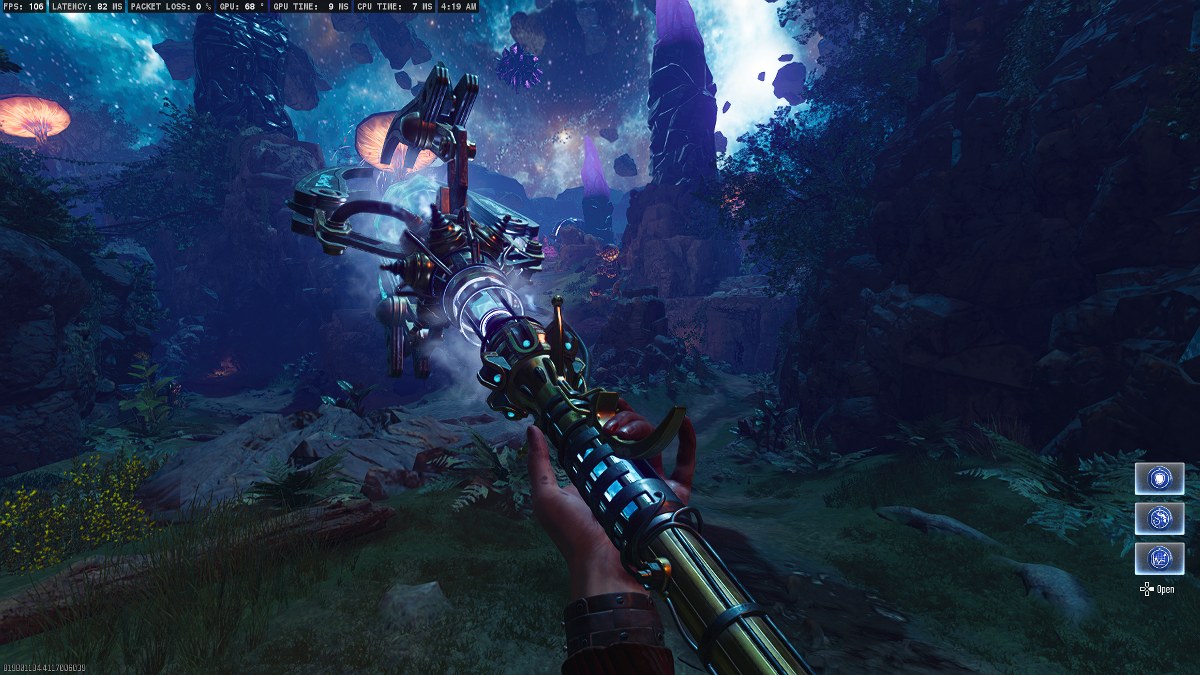This screenshot has width=1200, height=675.
Task: Select the chart grid emblem token slot
Action: pyautogui.click(x=1159, y=558)
